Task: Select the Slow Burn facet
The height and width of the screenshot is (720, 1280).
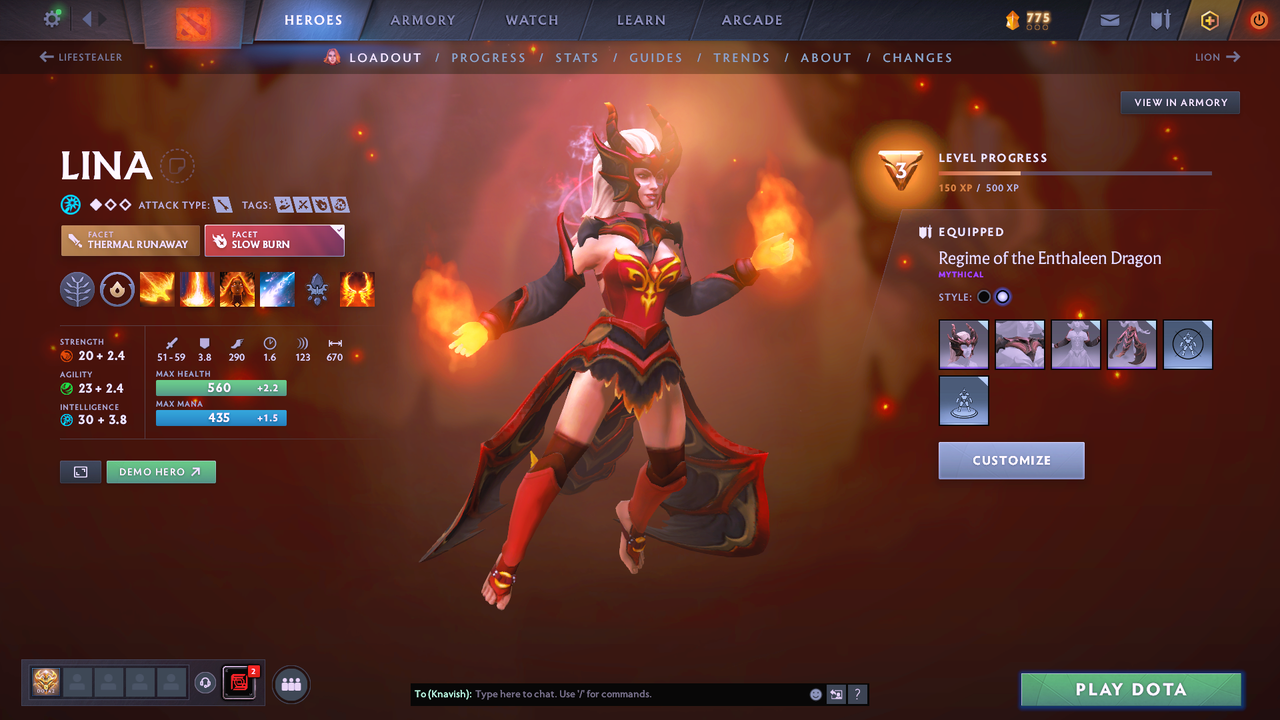Action: [274, 240]
